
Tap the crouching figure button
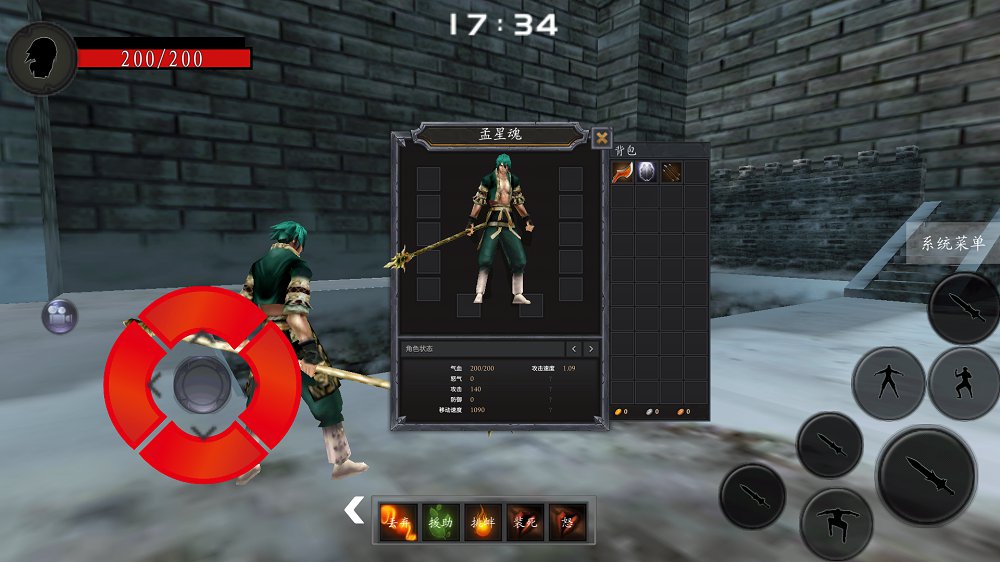pyautogui.click(x=837, y=523)
